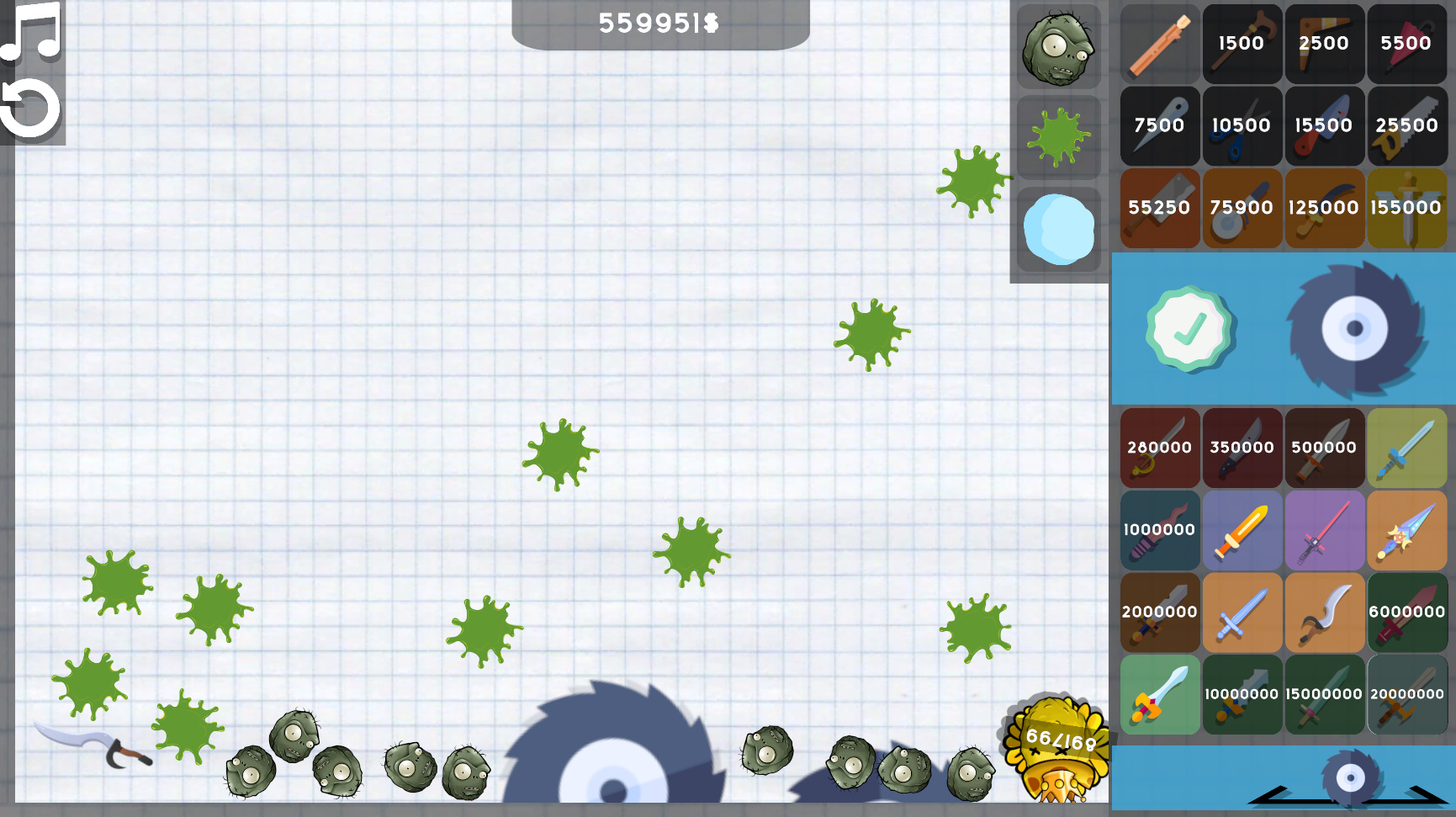Select the umbrella weapon priced 5500
Image resolution: width=1456 pixels, height=817 pixels.
[x=1407, y=44]
